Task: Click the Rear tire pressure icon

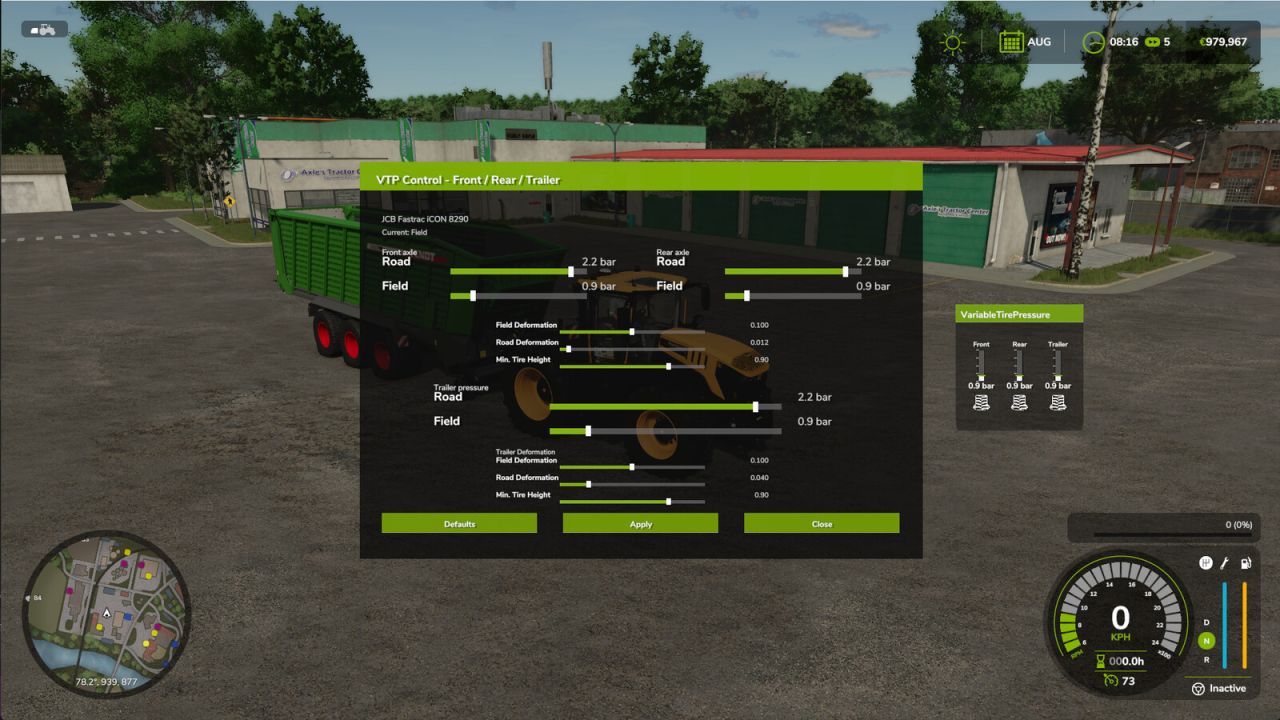Action: click(x=1019, y=400)
